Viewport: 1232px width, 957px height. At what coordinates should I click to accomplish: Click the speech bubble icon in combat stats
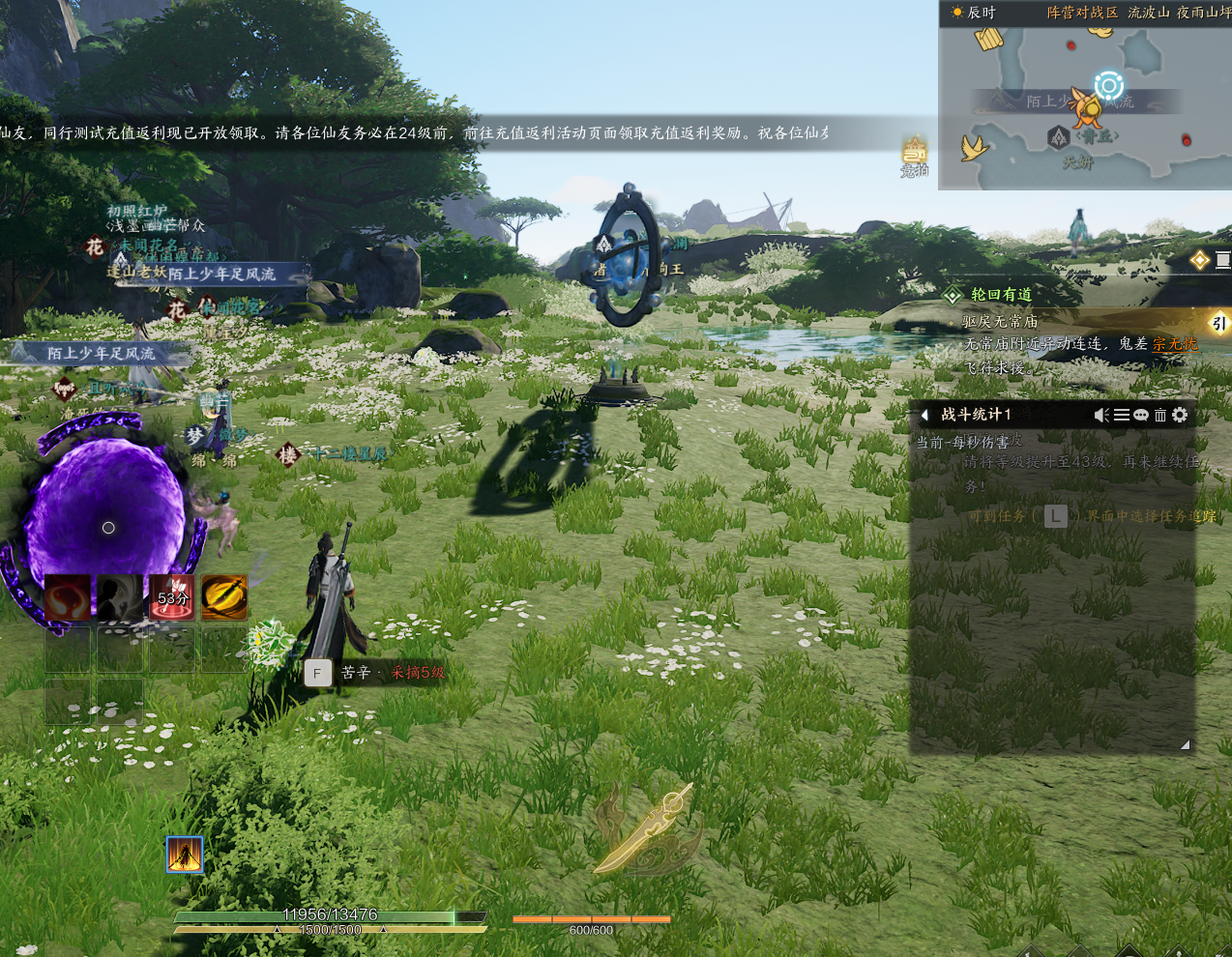coord(1141,415)
